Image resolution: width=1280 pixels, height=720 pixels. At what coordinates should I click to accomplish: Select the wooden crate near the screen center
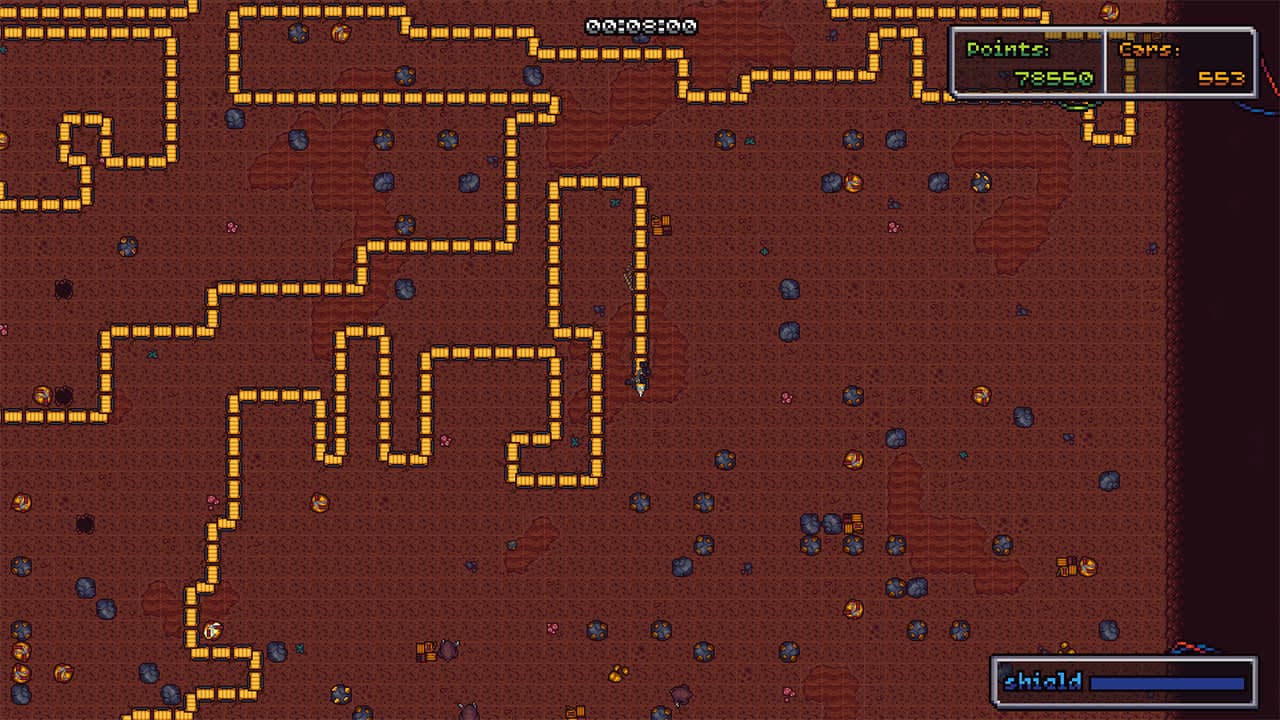[x=660, y=225]
